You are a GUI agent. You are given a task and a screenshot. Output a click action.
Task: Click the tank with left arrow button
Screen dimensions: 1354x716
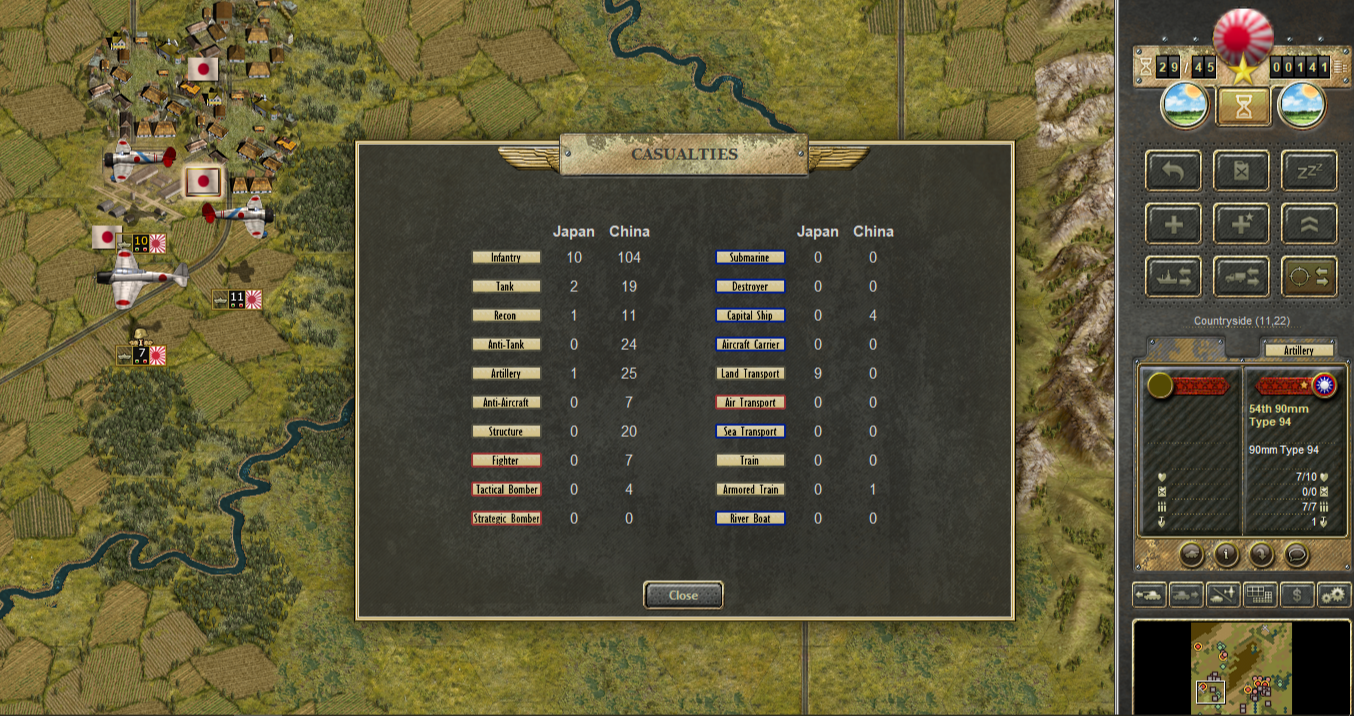click(1149, 594)
